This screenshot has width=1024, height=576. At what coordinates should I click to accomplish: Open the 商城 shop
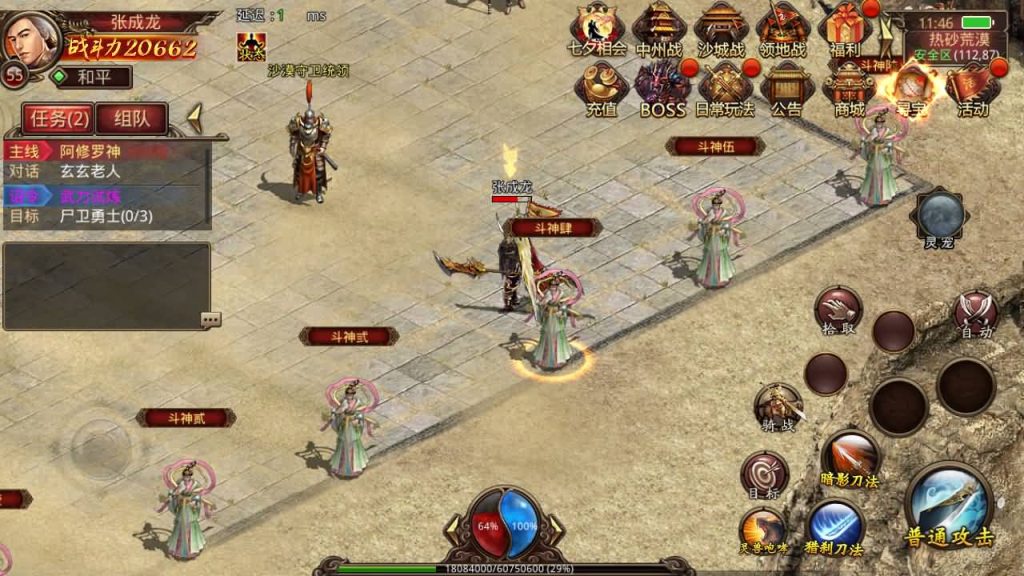(849, 88)
